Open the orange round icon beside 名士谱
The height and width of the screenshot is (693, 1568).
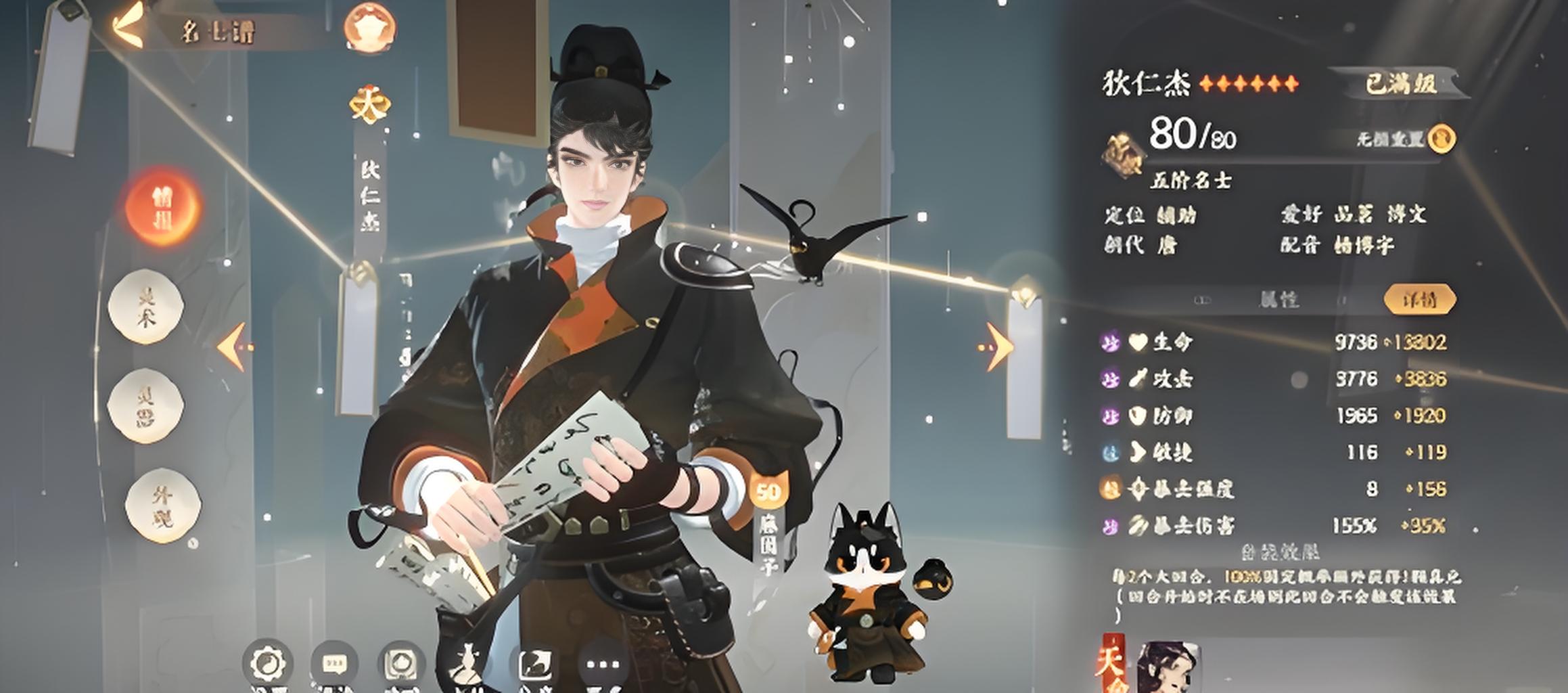pyautogui.click(x=370, y=27)
